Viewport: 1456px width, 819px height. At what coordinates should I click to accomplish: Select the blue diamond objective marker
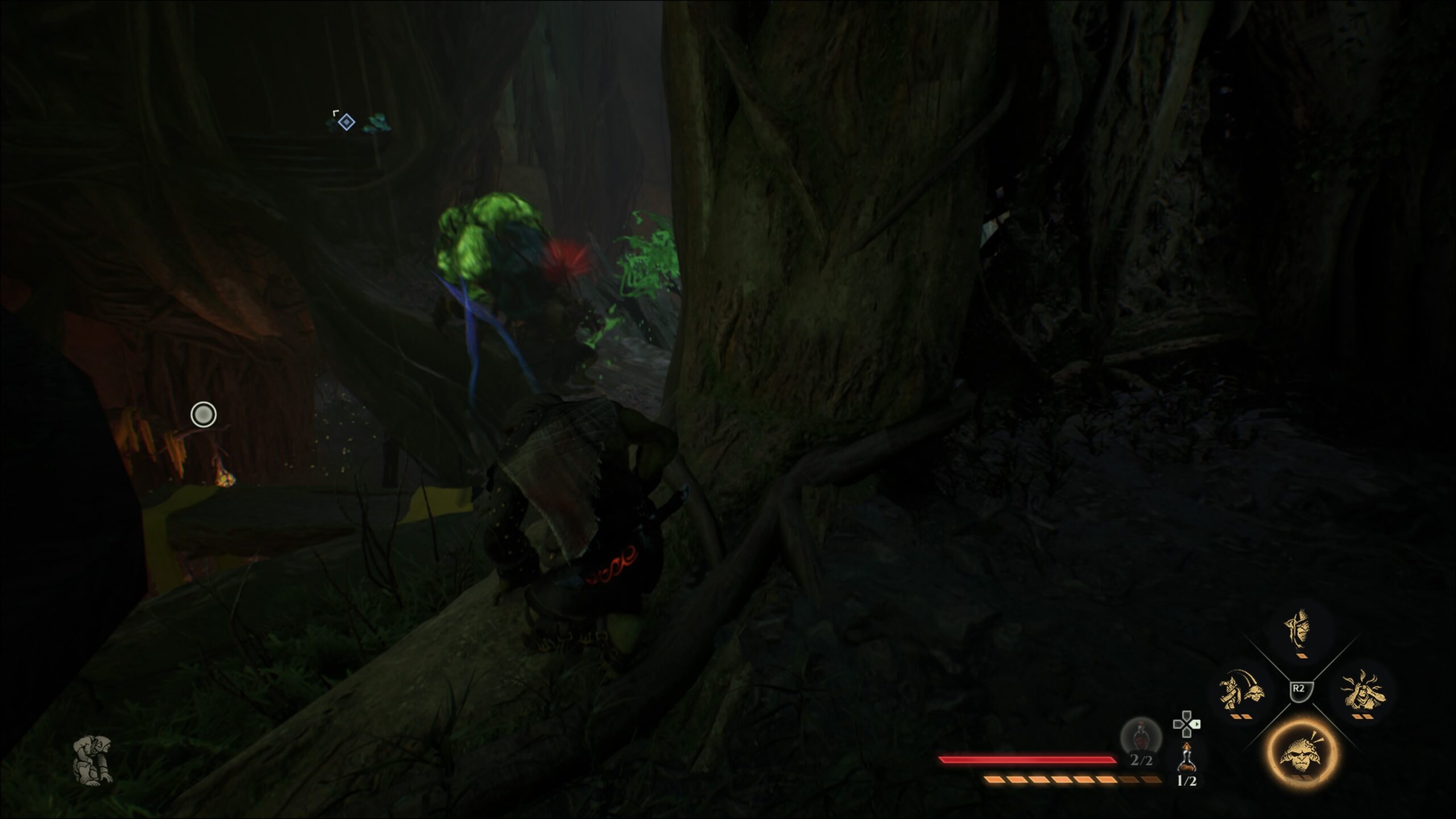[x=346, y=122]
